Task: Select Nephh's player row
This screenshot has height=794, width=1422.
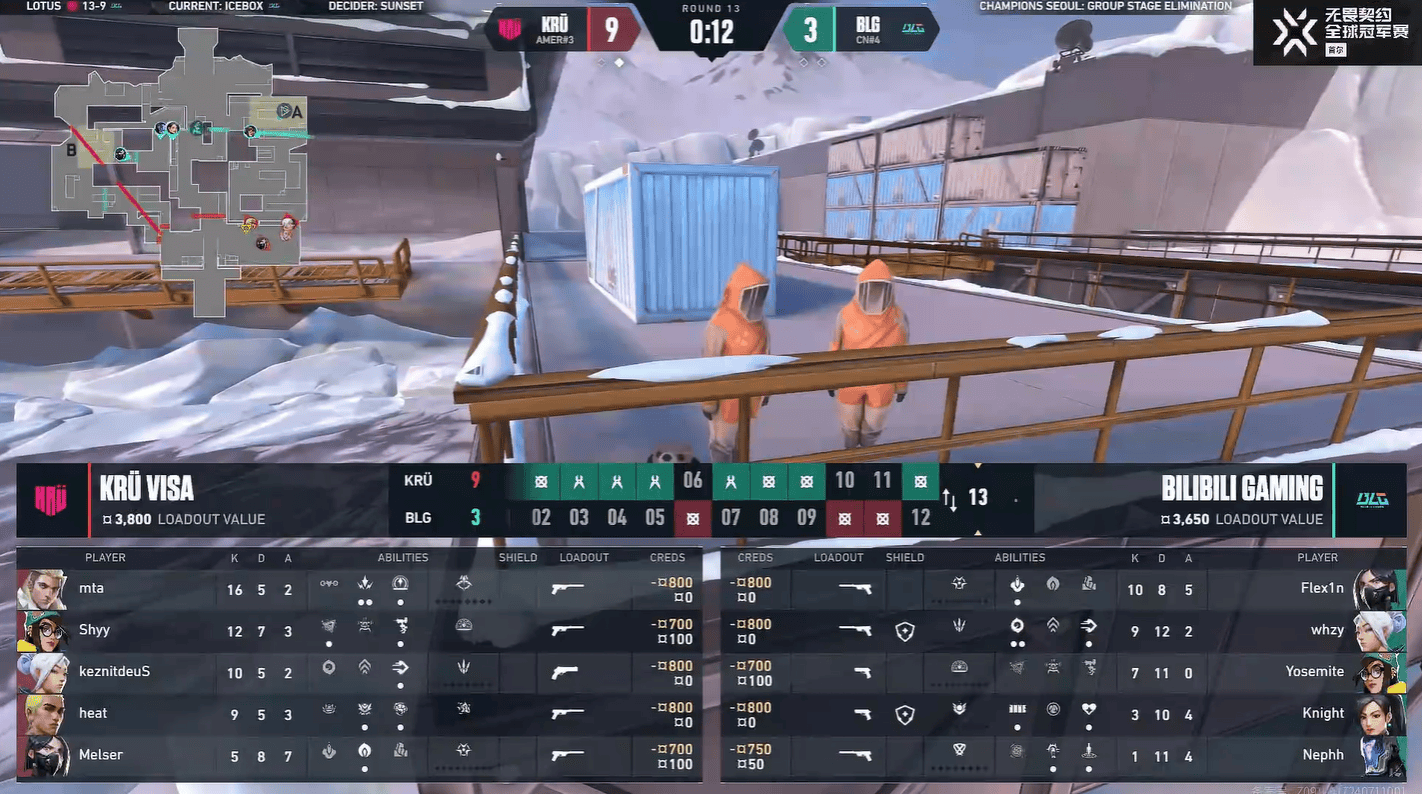Action: pyautogui.click(x=1062, y=756)
